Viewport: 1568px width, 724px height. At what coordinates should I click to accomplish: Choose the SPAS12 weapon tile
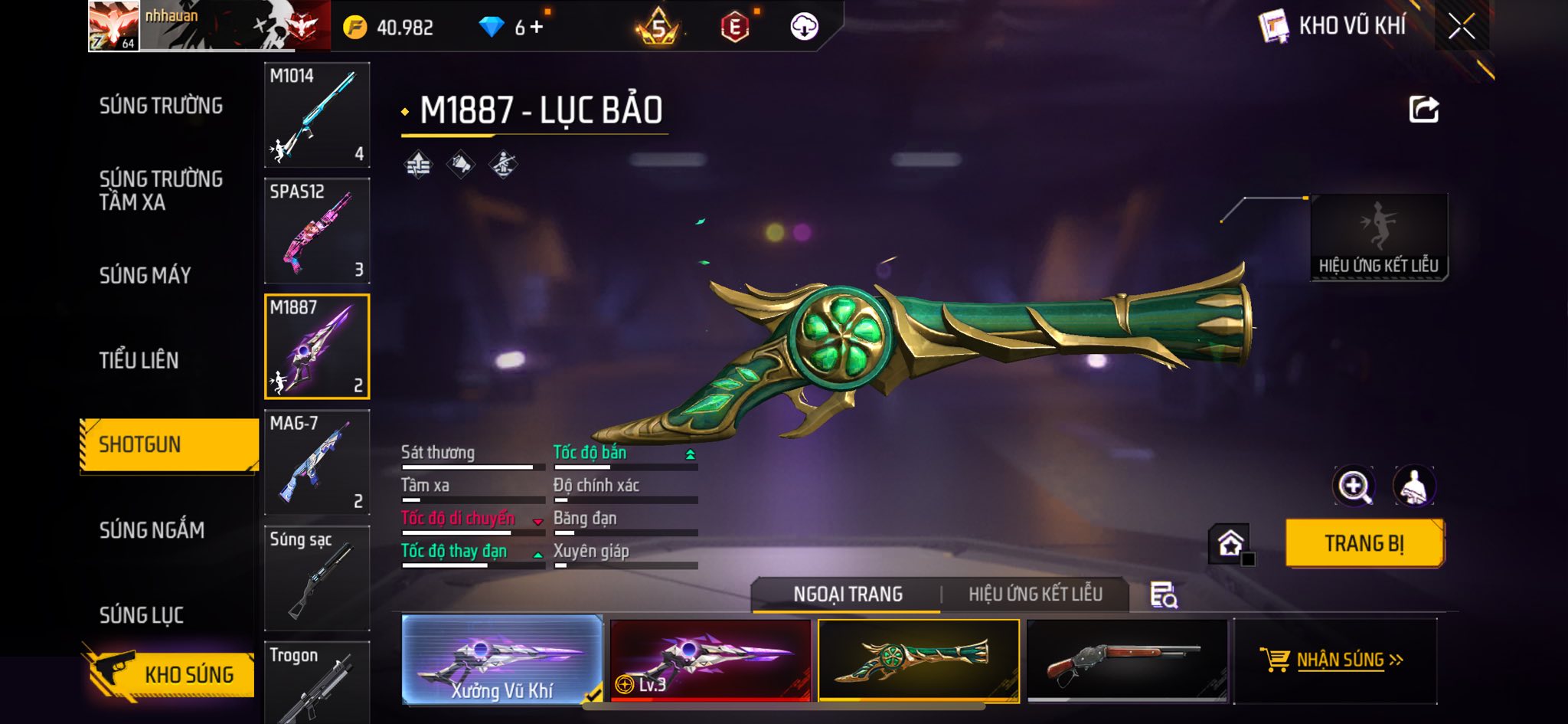coord(317,231)
